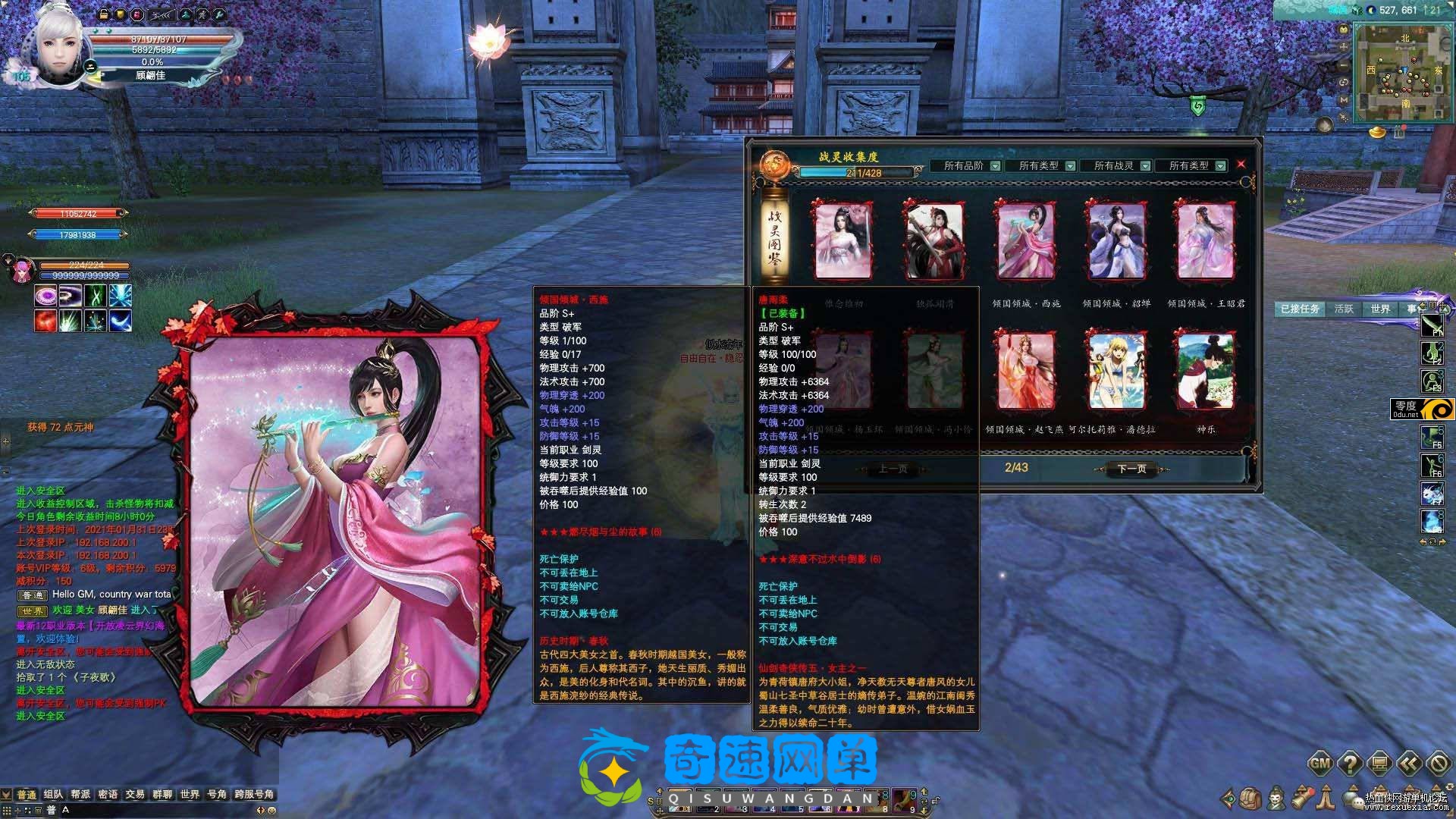Open the 所有战灵 spirit filter dropdown
Screen dimensions: 1456x819
[x=1145, y=166]
